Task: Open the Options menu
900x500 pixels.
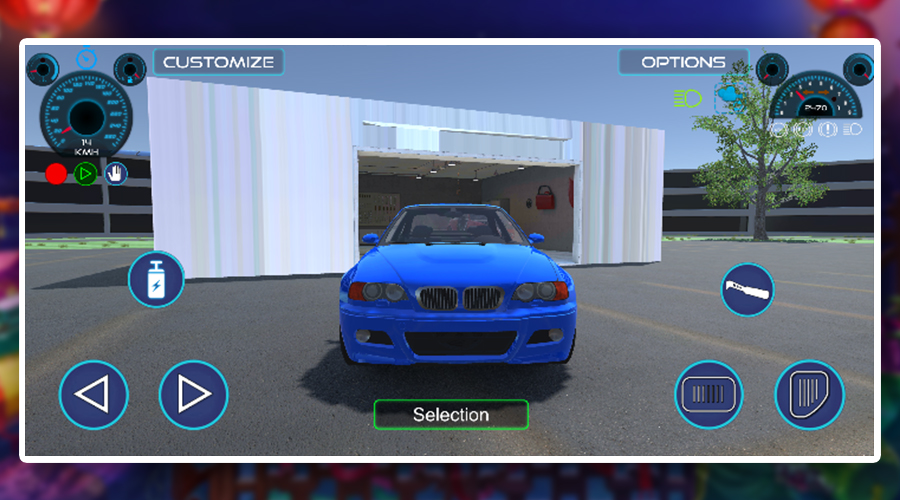Action: pyautogui.click(x=683, y=62)
